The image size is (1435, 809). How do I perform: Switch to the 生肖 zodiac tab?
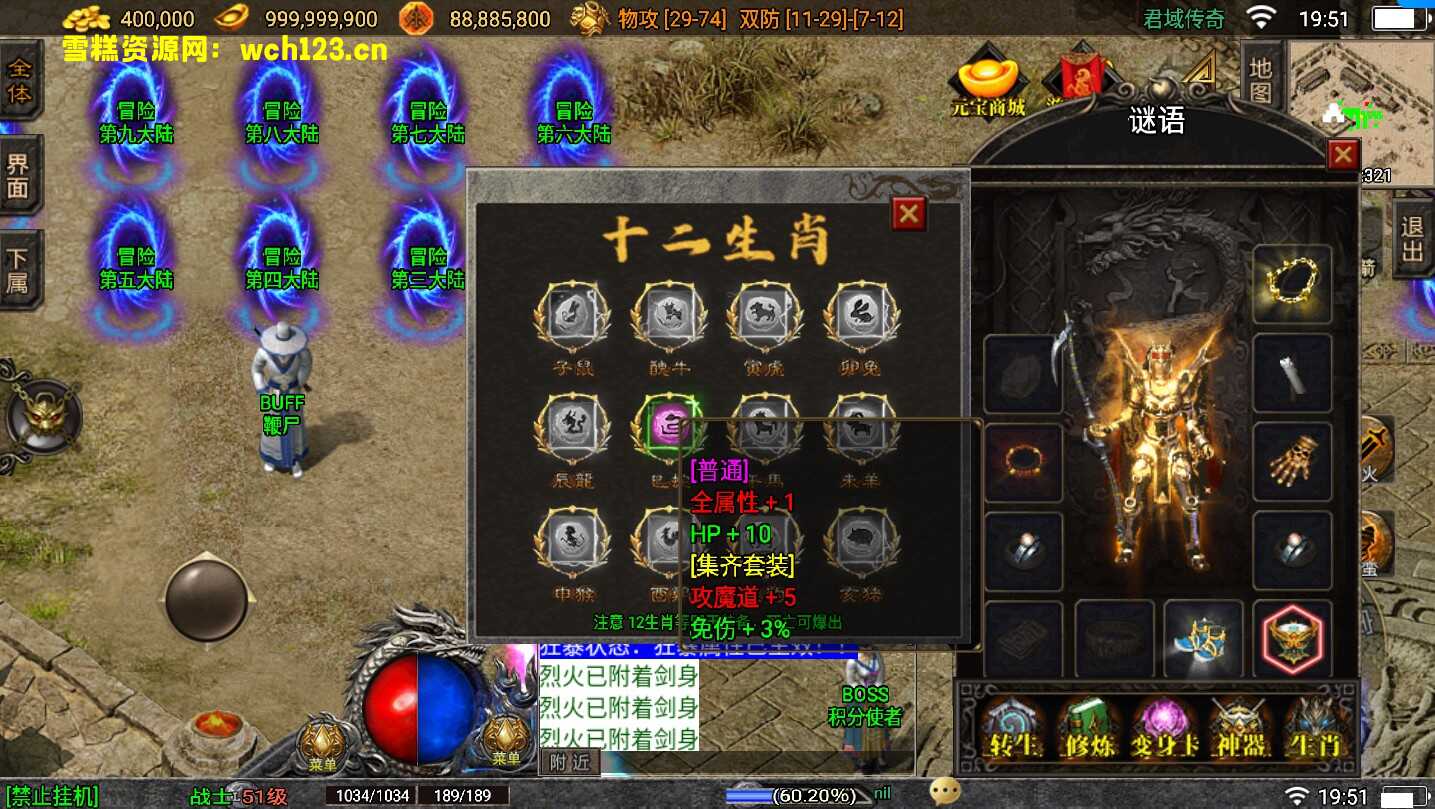tap(1315, 727)
